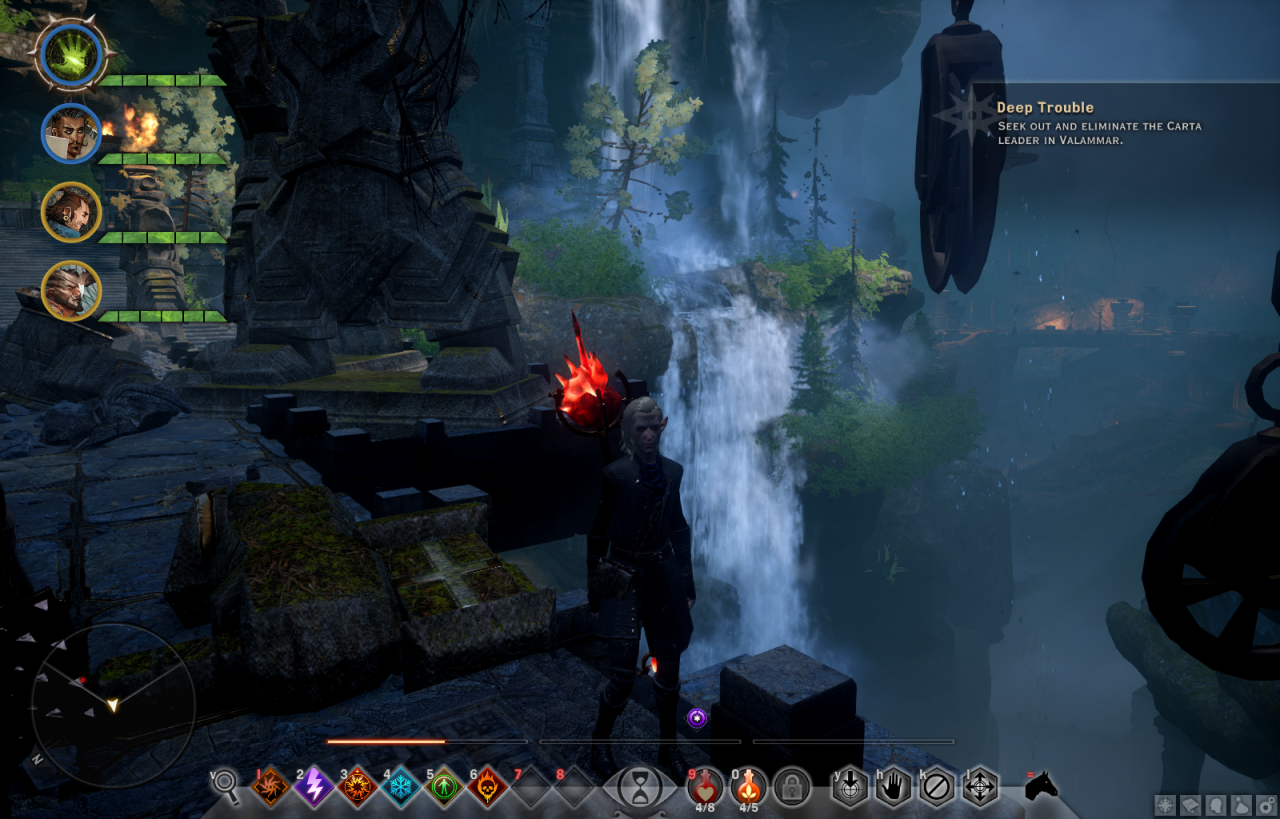
Task: Use the orange swirl ability in slot 1
Action: coord(270,787)
